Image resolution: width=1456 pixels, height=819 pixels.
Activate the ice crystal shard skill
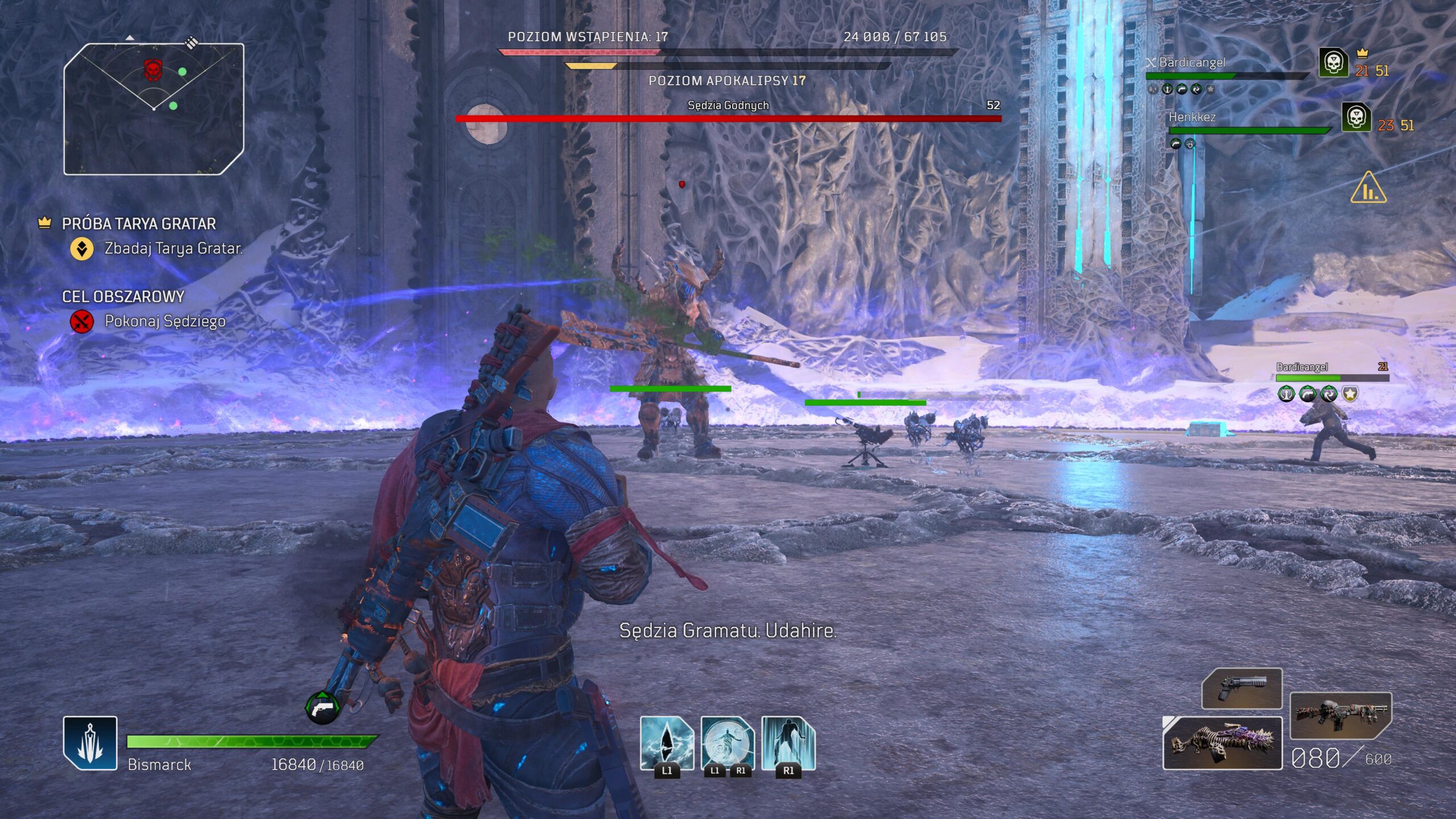click(x=667, y=742)
